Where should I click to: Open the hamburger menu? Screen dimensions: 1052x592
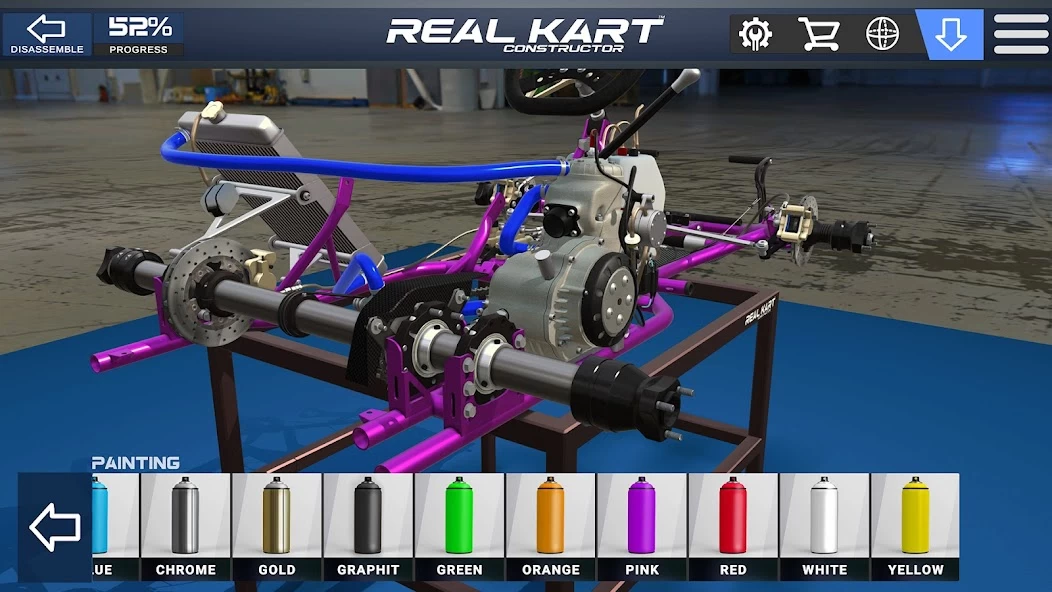(x=1021, y=35)
